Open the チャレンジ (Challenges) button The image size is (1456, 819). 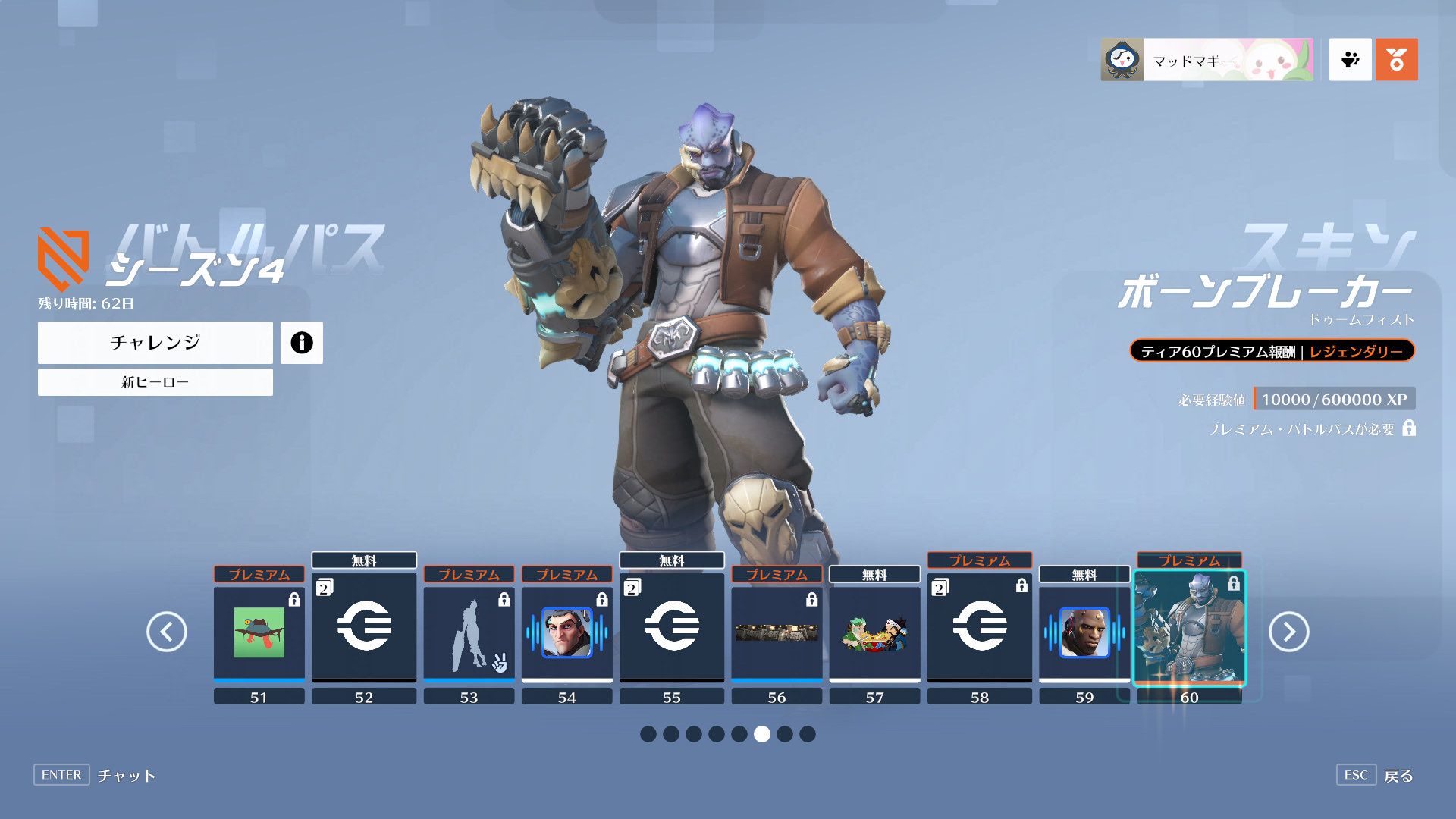click(155, 343)
